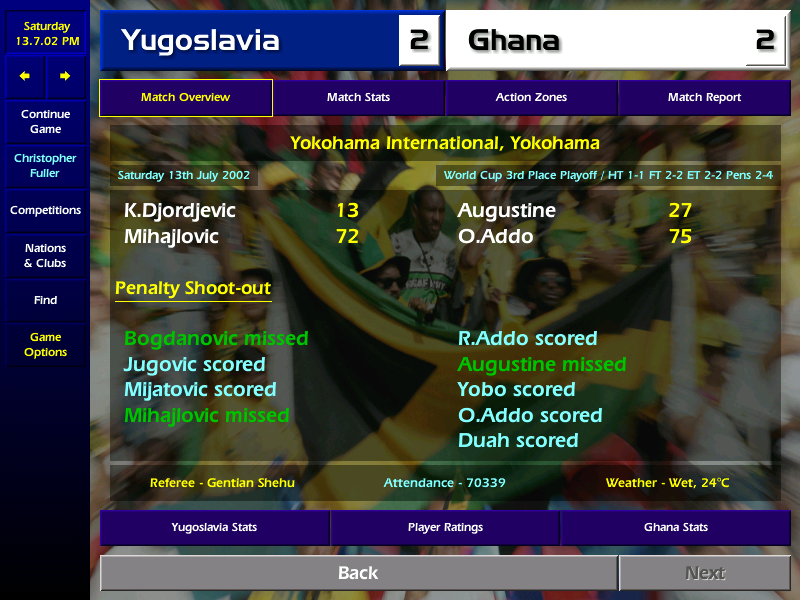The width and height of the screenshot is (800, 600).
Task: Open the Action Zones tab
Action: 531,98
